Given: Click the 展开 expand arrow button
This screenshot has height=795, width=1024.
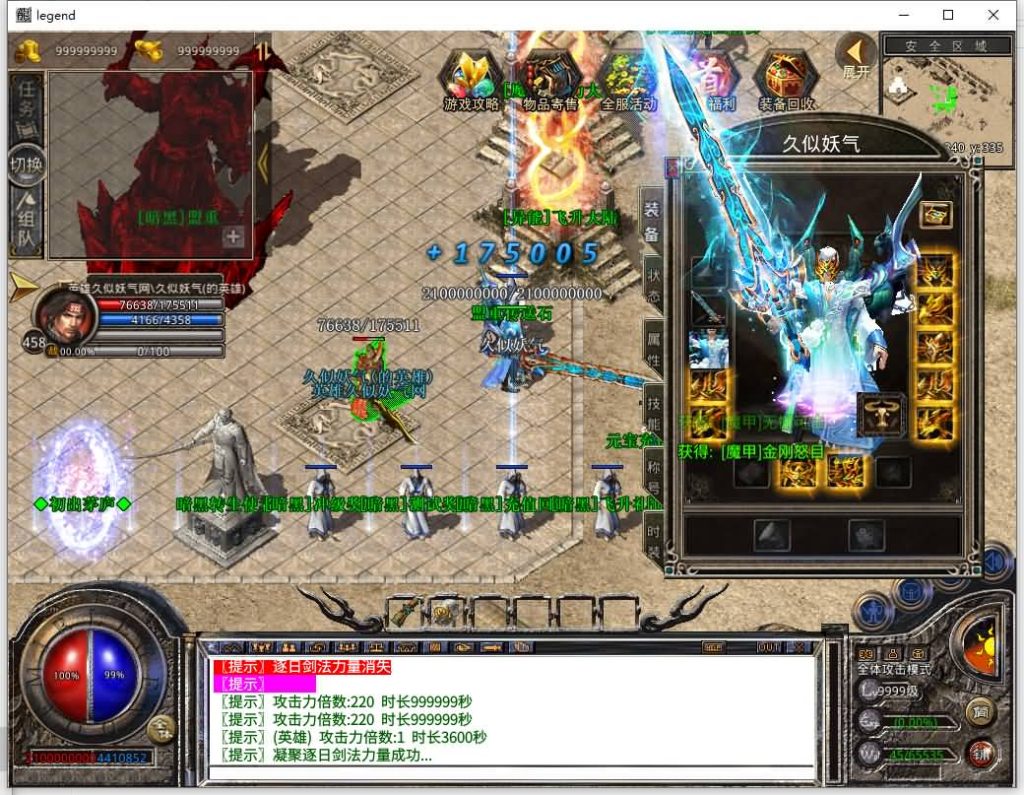Looking at the screenshot, I should click(x=856, y=56).
